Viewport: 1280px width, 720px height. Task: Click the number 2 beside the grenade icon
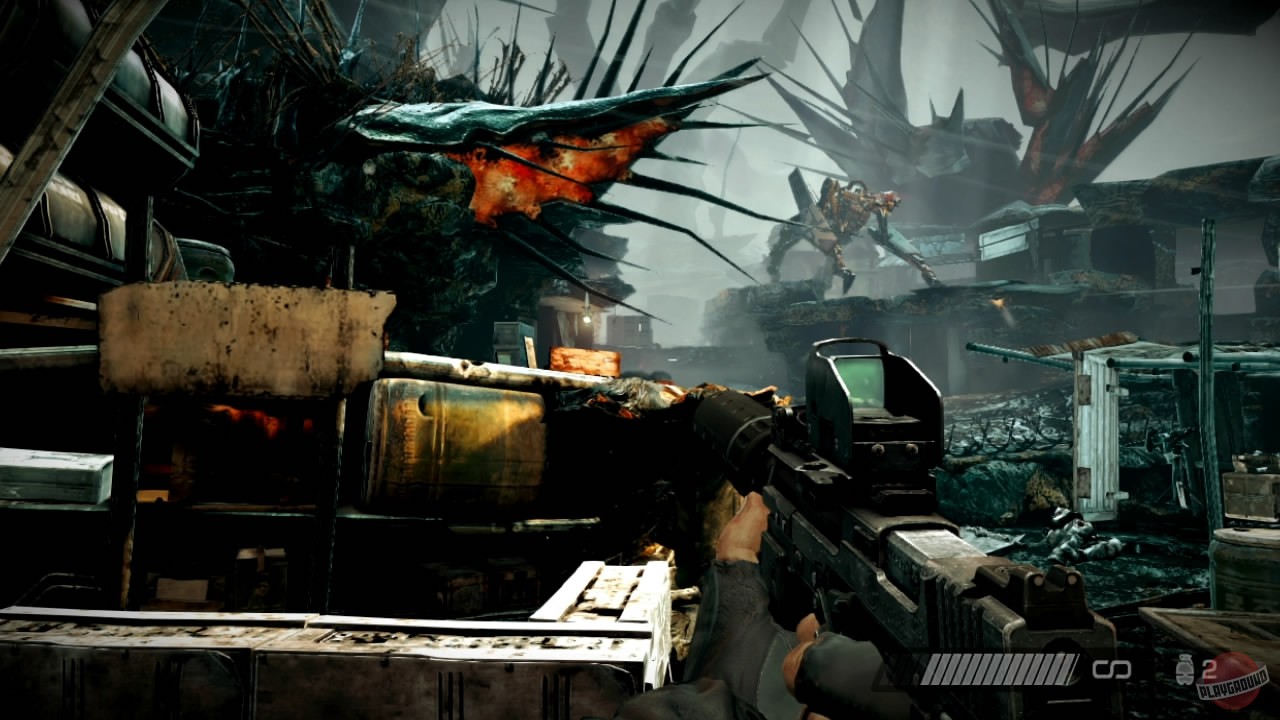coord(1210,668)
